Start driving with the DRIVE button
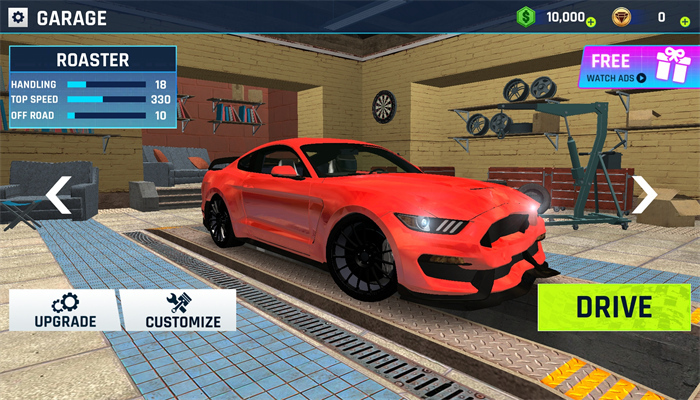Screen dimensions: 700x400 [613, 307]
